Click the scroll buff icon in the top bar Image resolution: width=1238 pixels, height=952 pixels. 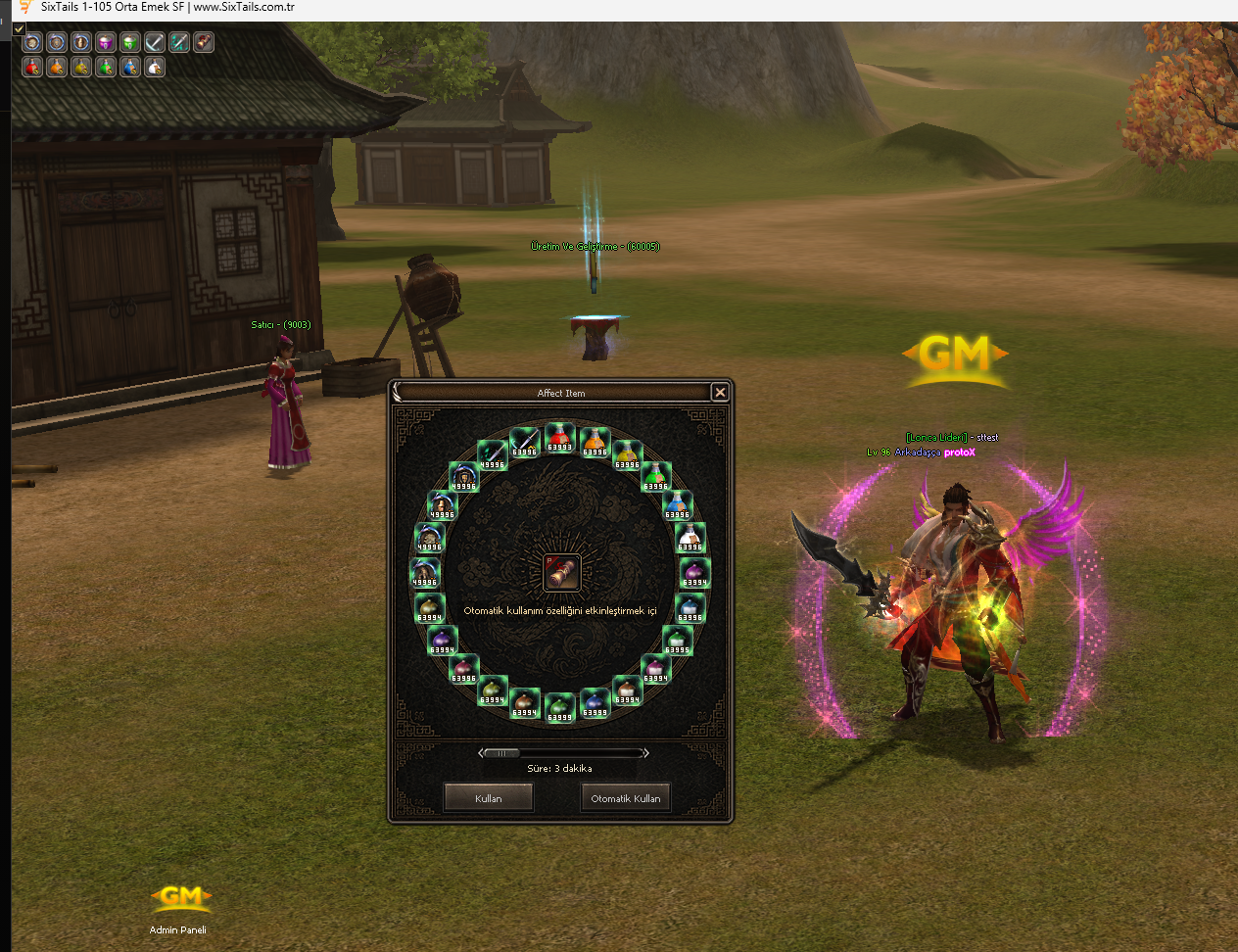pyautogui.click(x=204, y=42)
